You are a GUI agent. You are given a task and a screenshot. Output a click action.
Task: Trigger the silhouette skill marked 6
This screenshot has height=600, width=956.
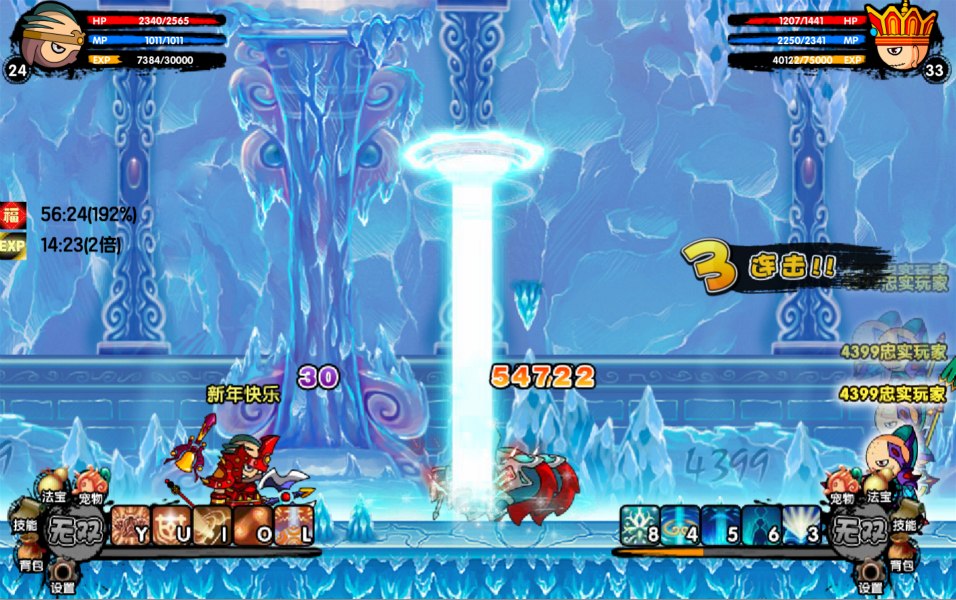pyautogui.click(x=761, y=525)
